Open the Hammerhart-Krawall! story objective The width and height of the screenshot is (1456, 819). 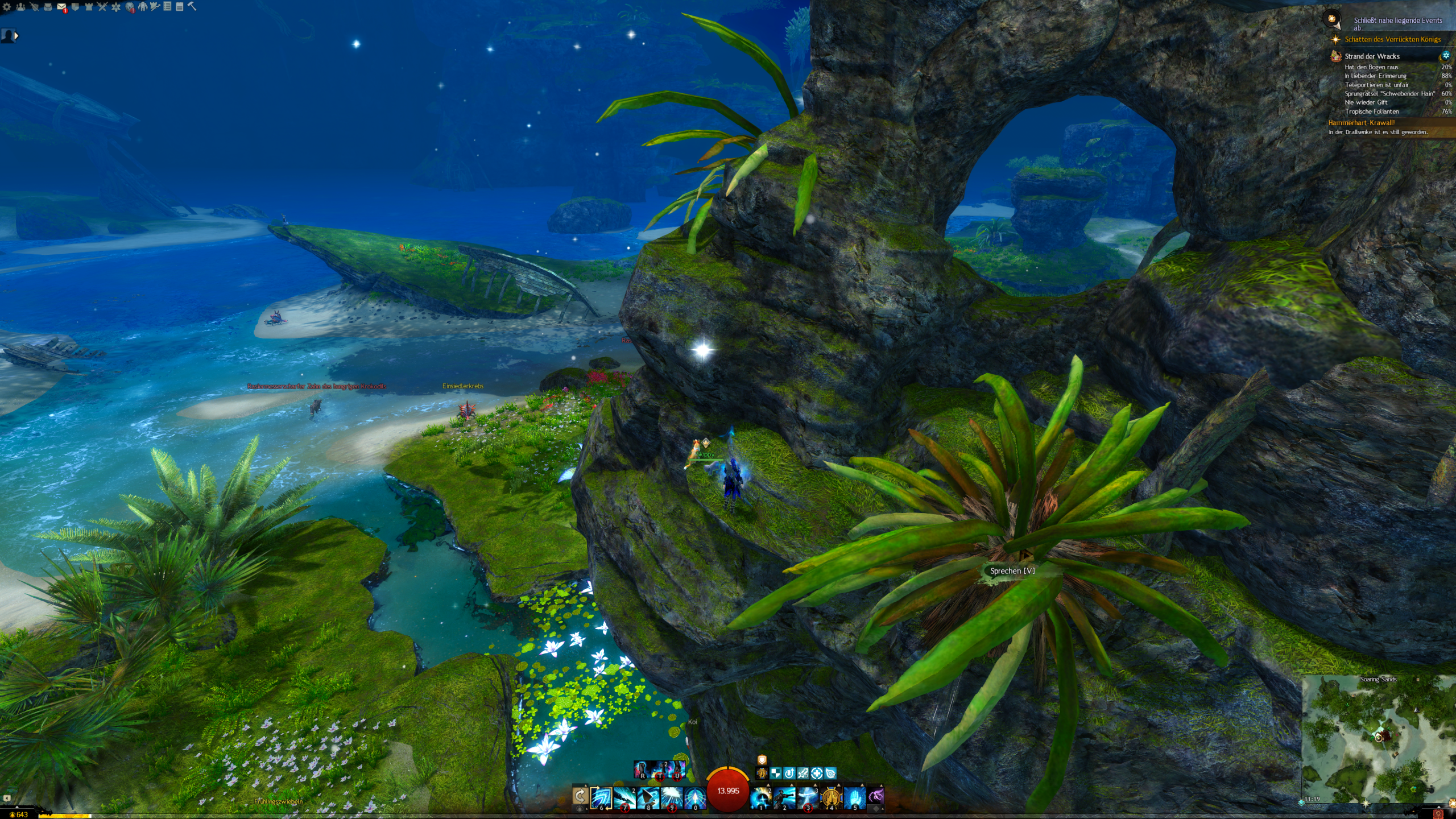point(1361,122)
